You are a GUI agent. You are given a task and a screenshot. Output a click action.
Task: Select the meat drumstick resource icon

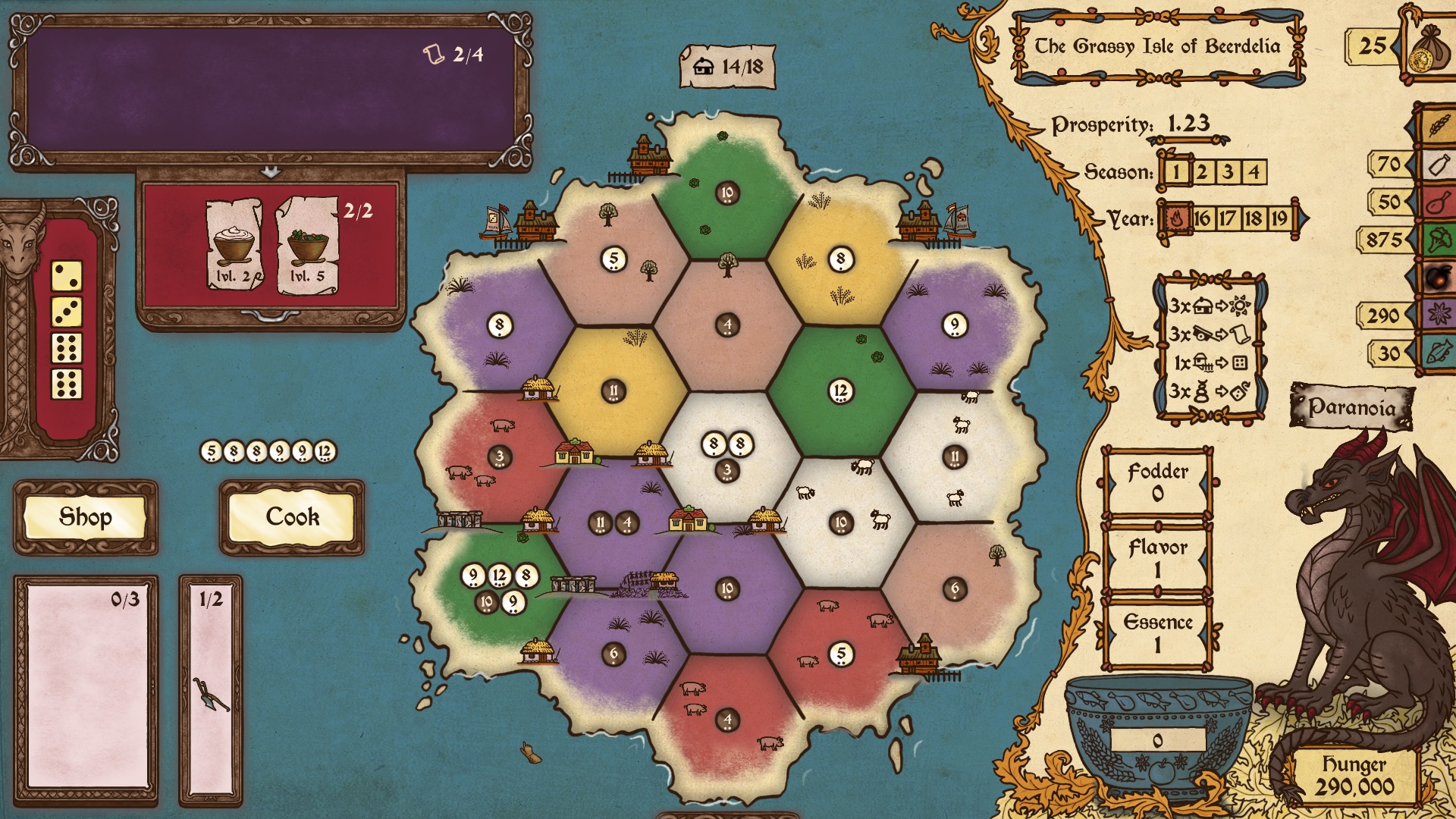(1438, 202)
